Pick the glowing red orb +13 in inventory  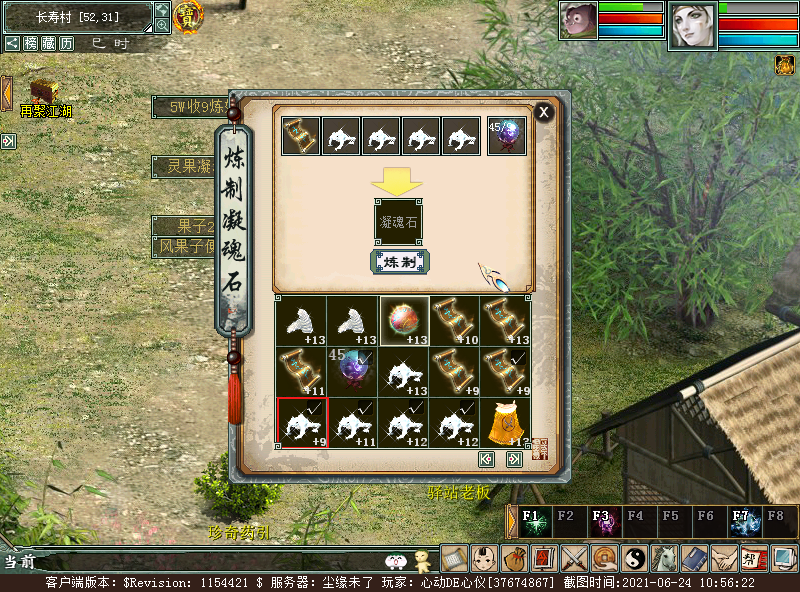tap(404, 321)
